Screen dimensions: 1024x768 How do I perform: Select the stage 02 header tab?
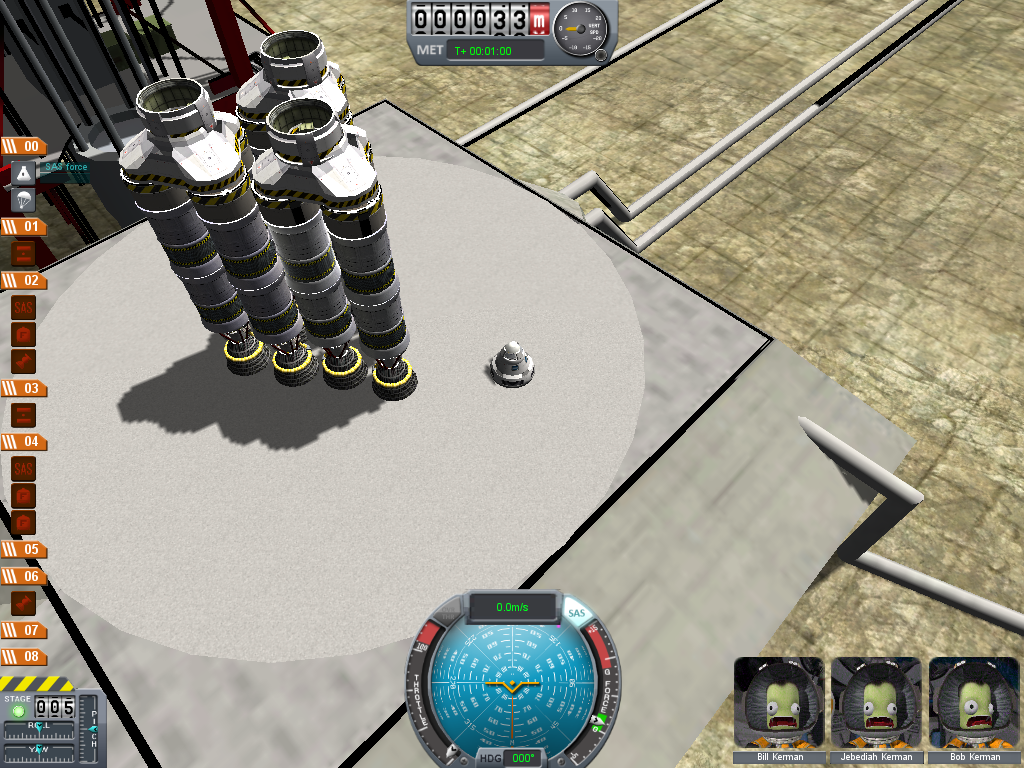click(23, 281)
